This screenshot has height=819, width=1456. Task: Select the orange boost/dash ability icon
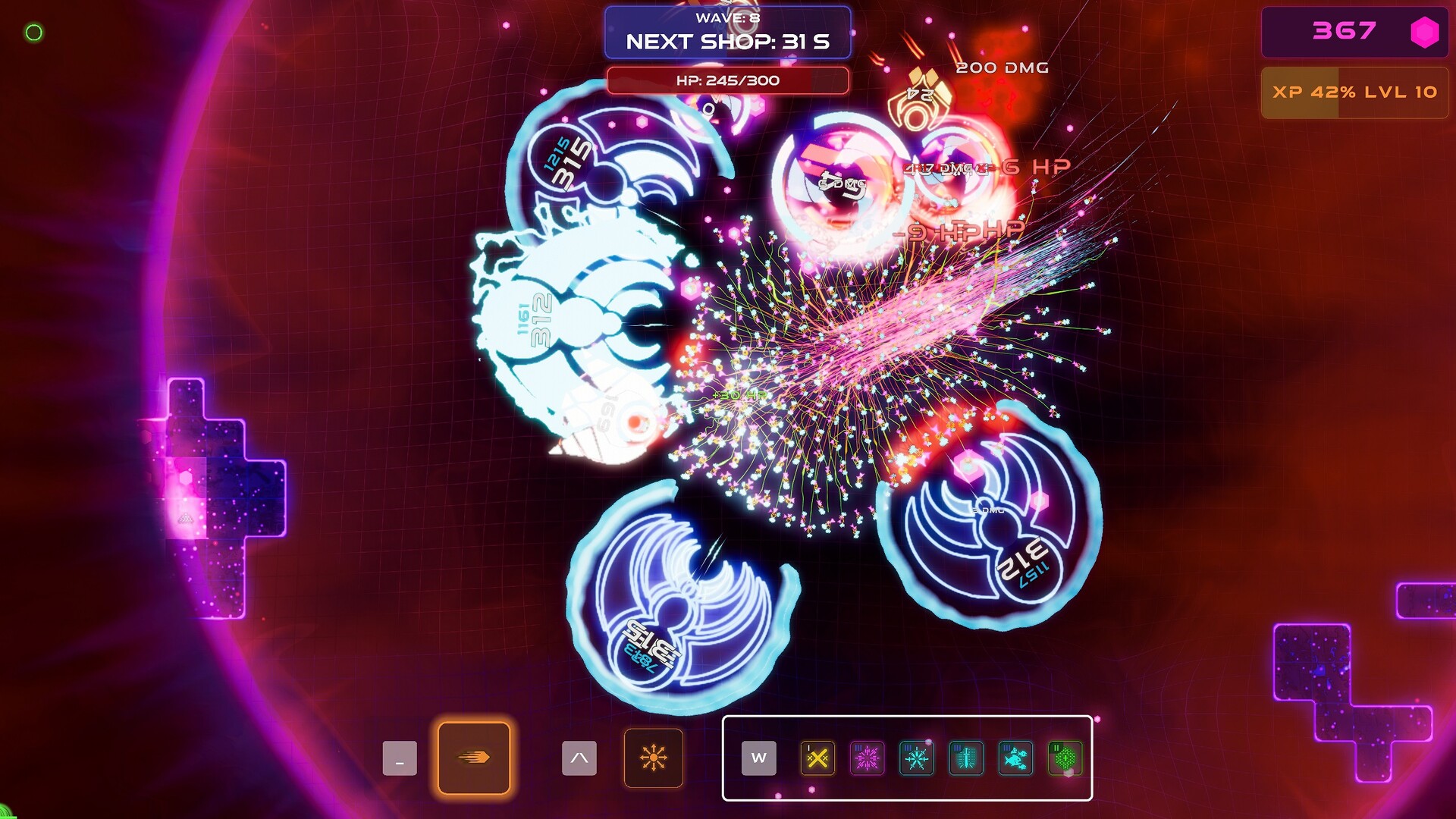point(474,758)
